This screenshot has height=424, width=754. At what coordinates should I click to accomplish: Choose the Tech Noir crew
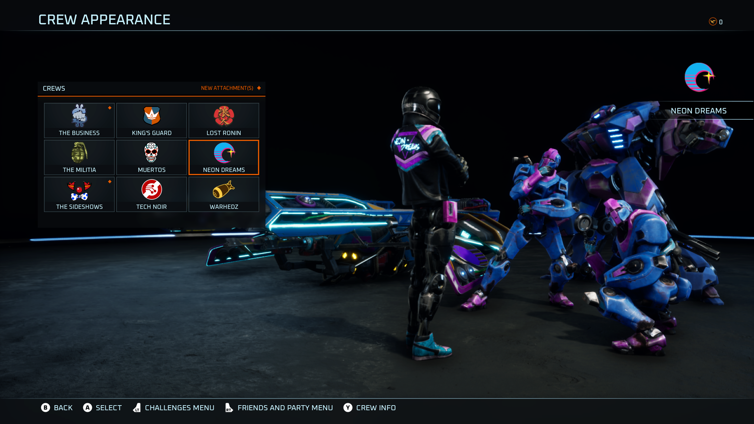151,194
